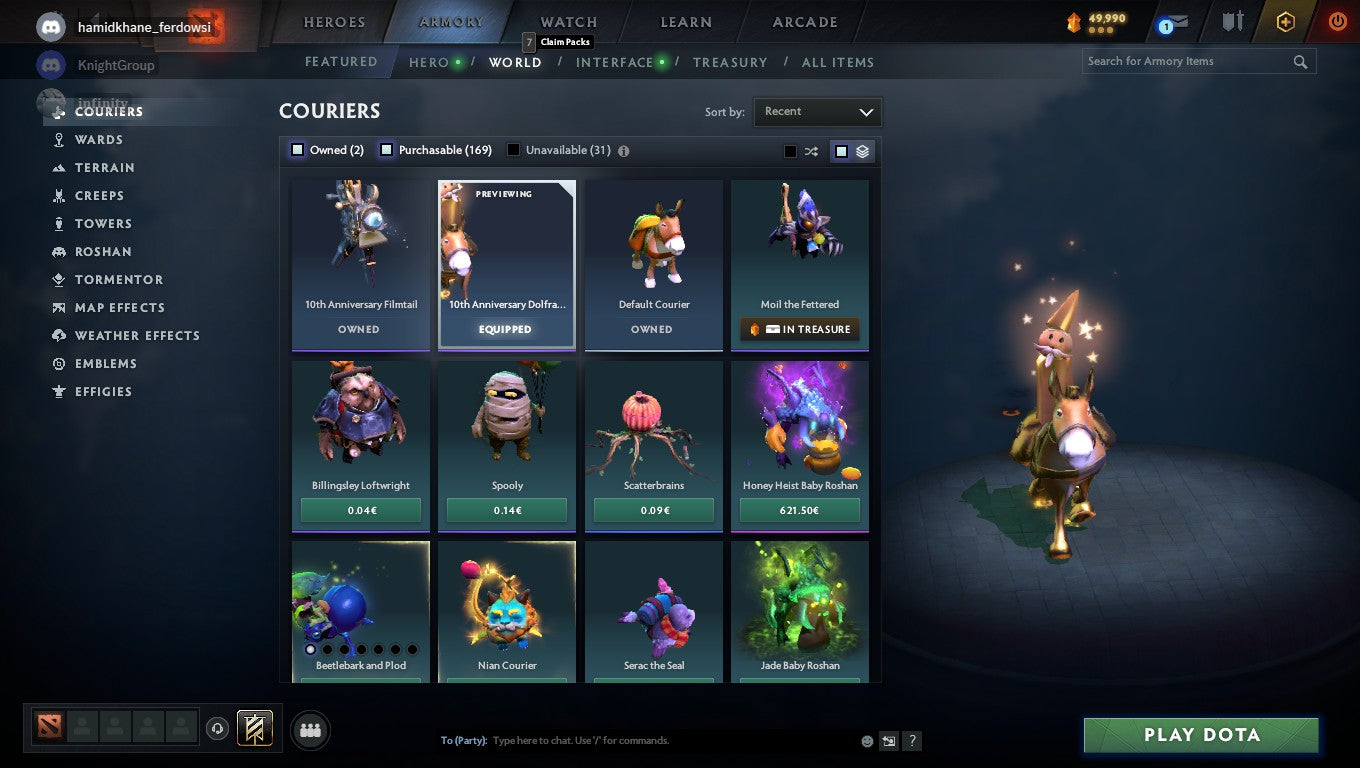Toggle the layered stack view icon

click(862, 150)
